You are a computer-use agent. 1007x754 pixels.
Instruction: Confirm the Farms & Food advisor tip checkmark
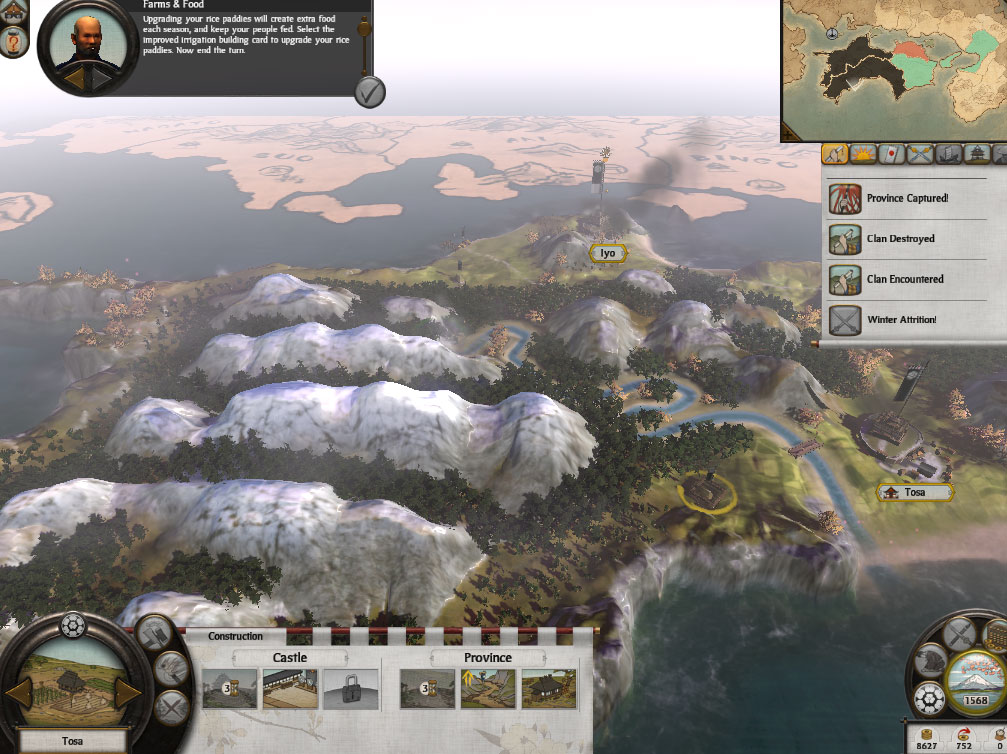pos(369,92)
